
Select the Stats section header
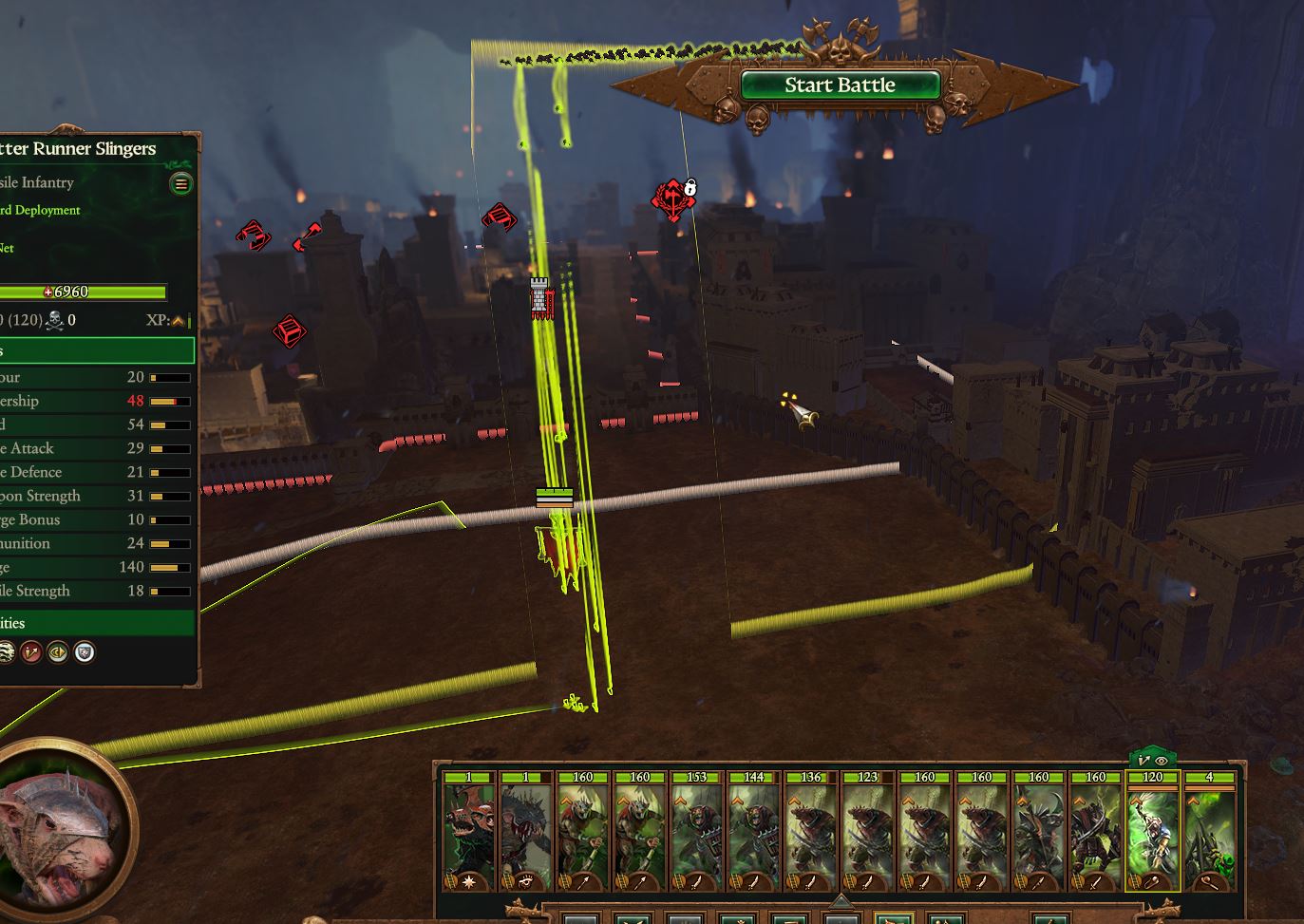(x=95, y=350)
